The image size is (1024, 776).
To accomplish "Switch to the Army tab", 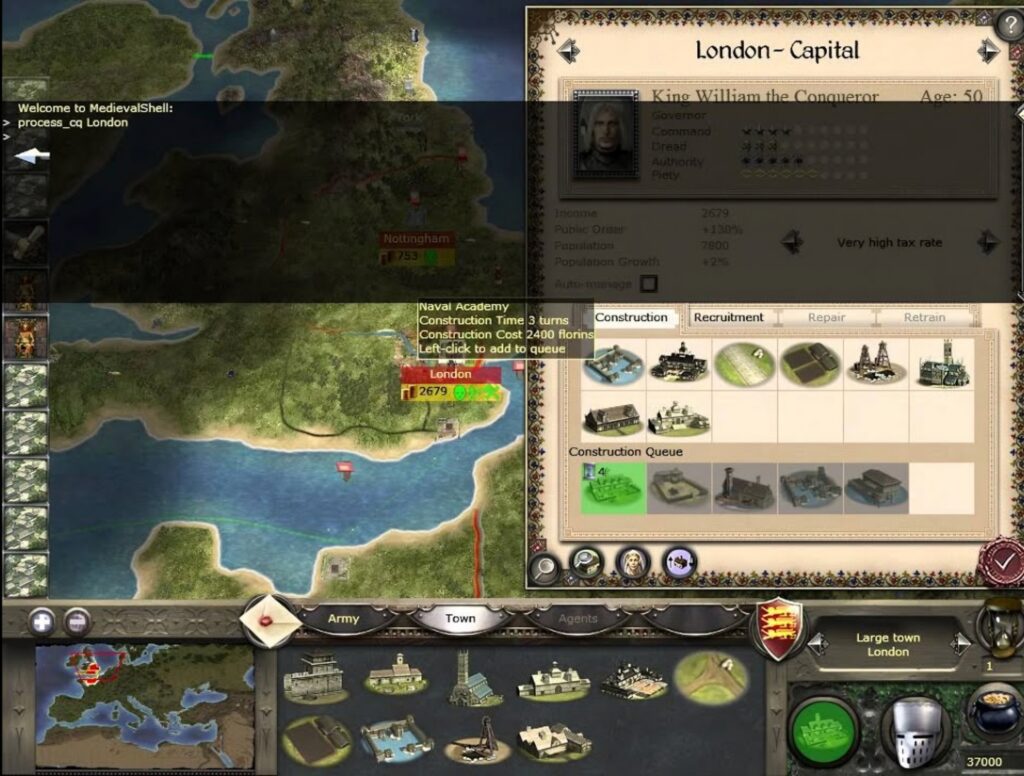I will [343, 619].
